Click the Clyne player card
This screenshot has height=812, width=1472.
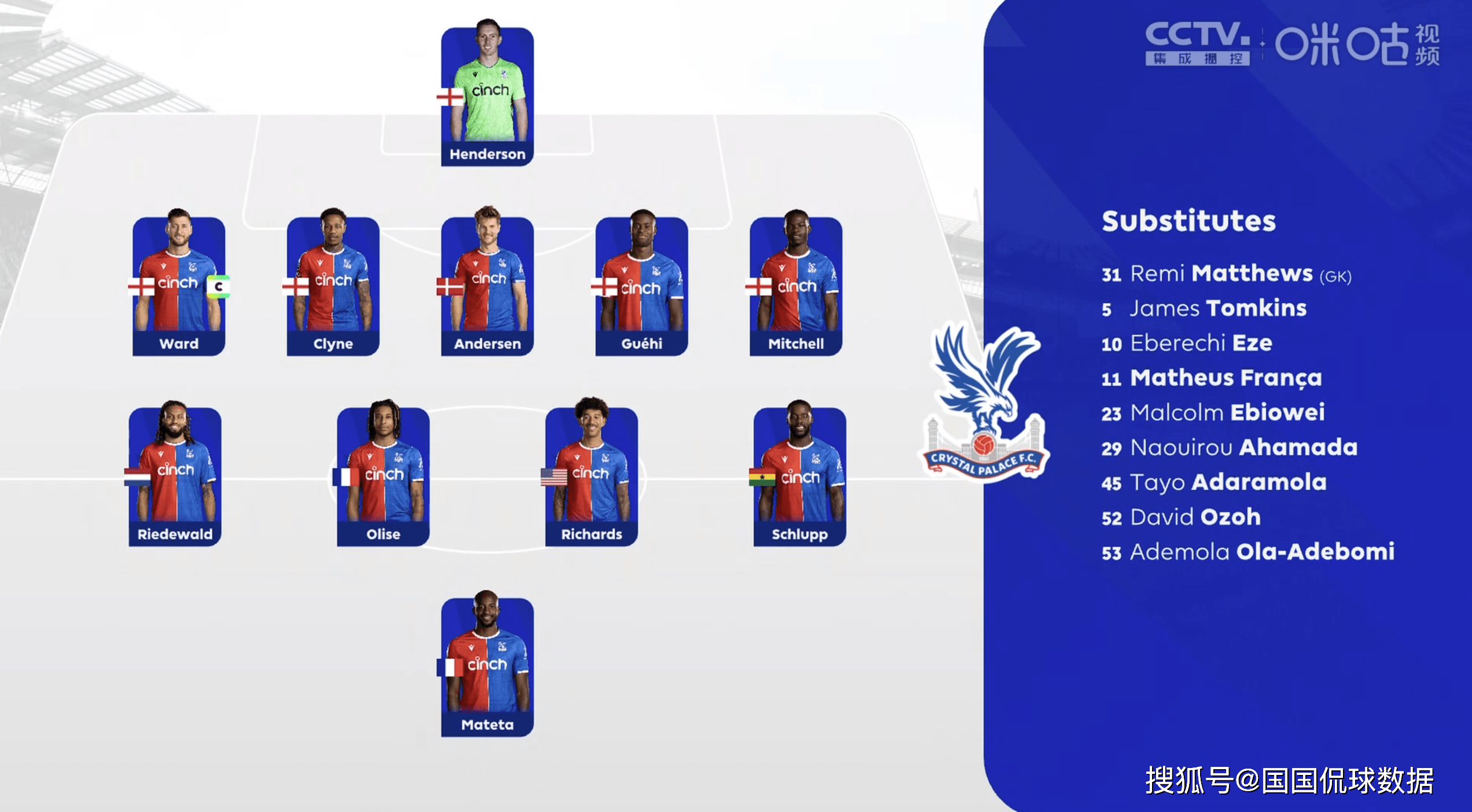[333, 285]
